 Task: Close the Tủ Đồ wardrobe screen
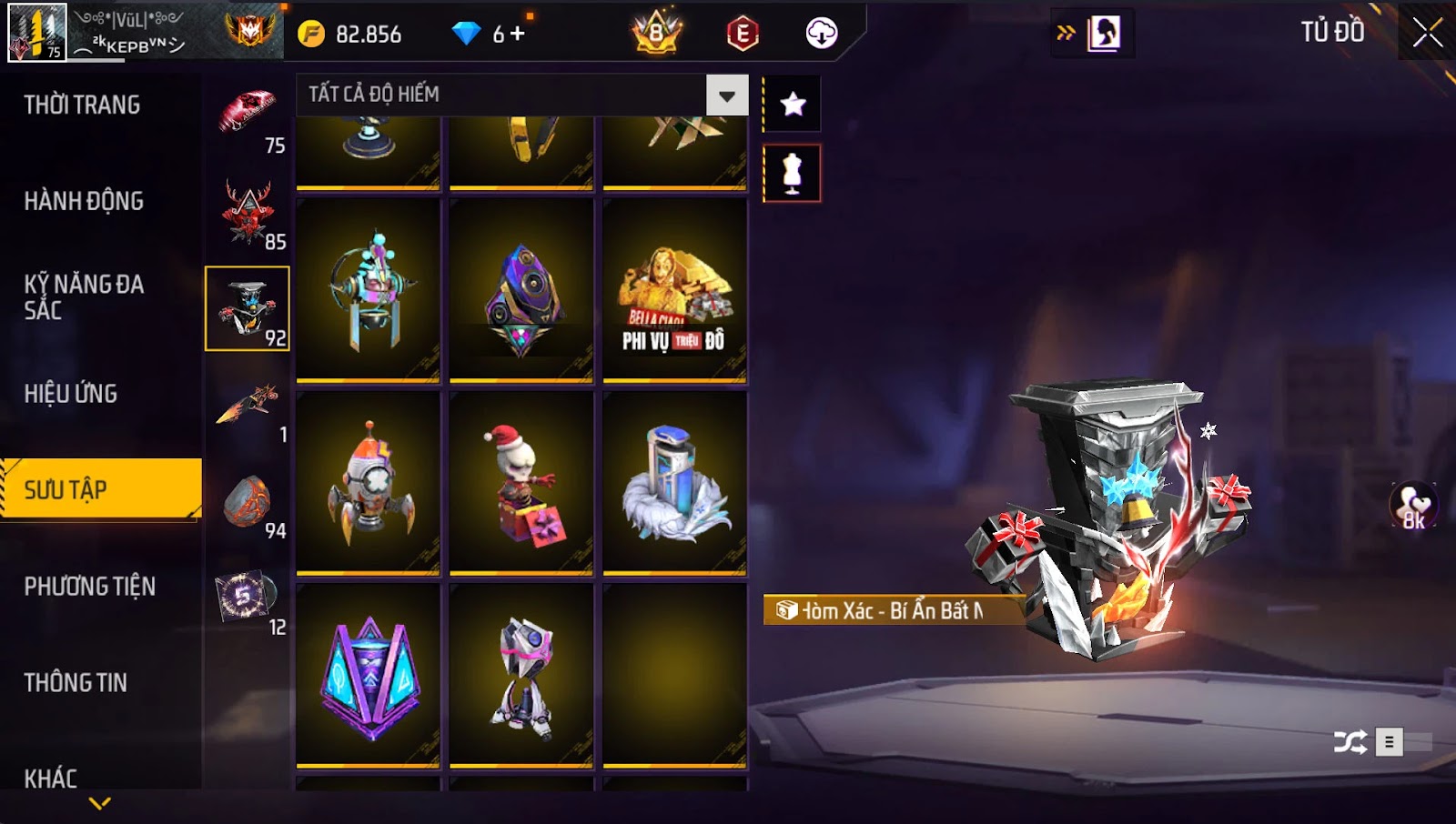click(1427, 33)
